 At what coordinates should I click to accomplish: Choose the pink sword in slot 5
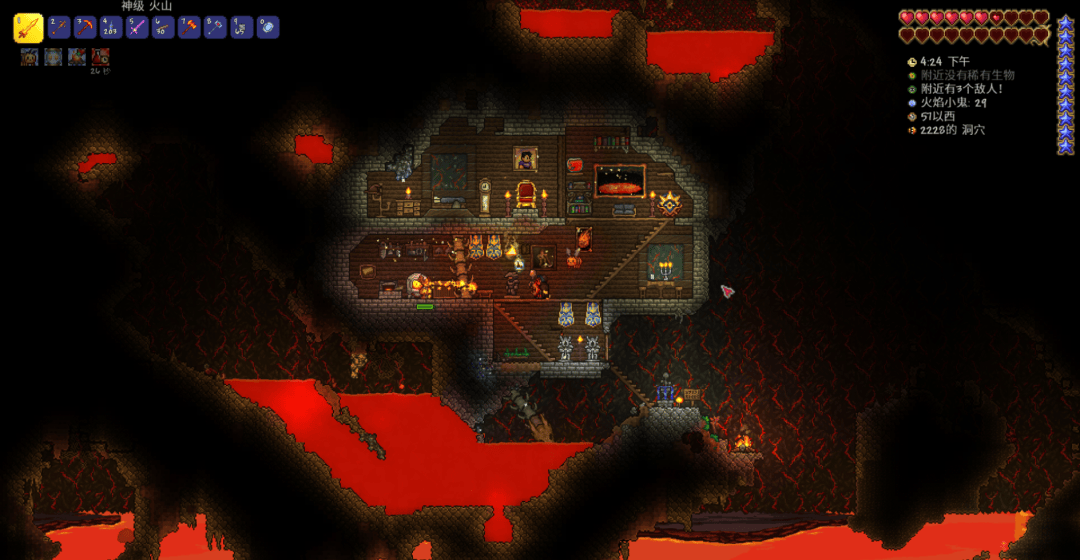(x=138, y=27)
